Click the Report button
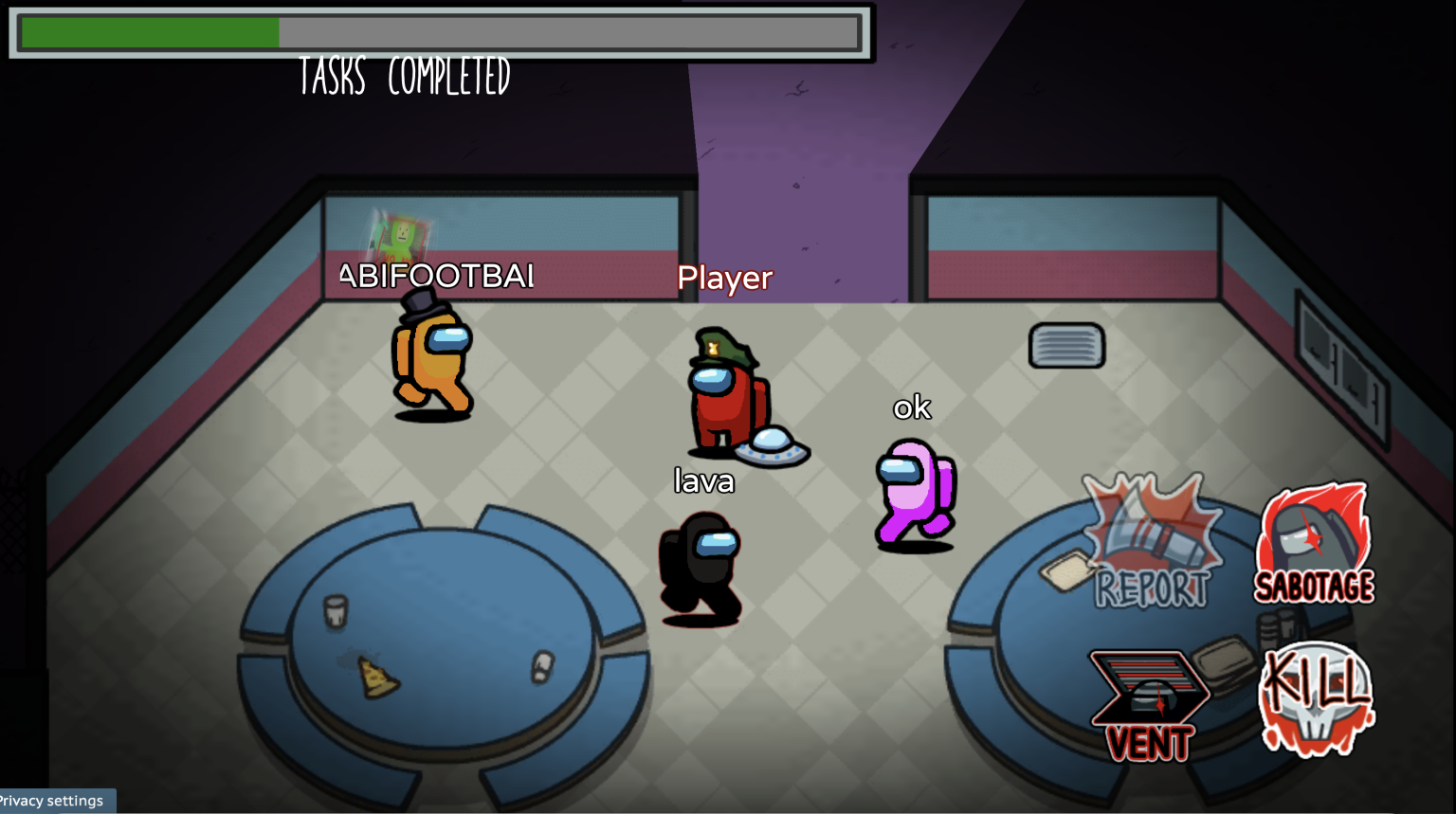This screenshot has width=1456, height=814. [1152, 543]
